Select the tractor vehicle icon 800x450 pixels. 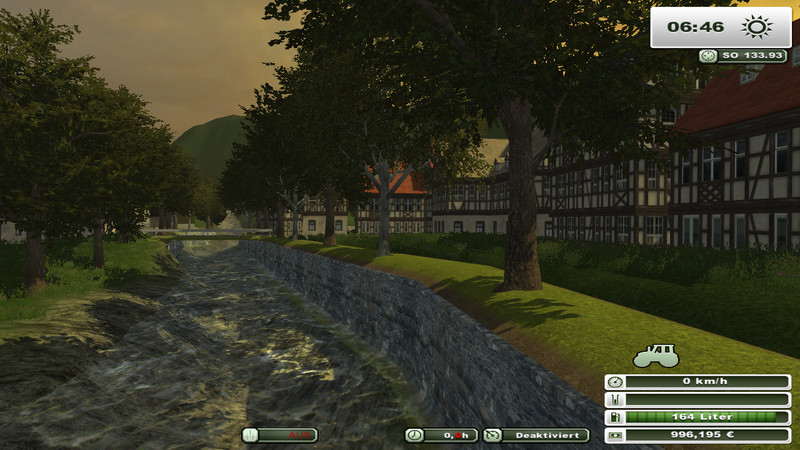[x=656, y=355]
